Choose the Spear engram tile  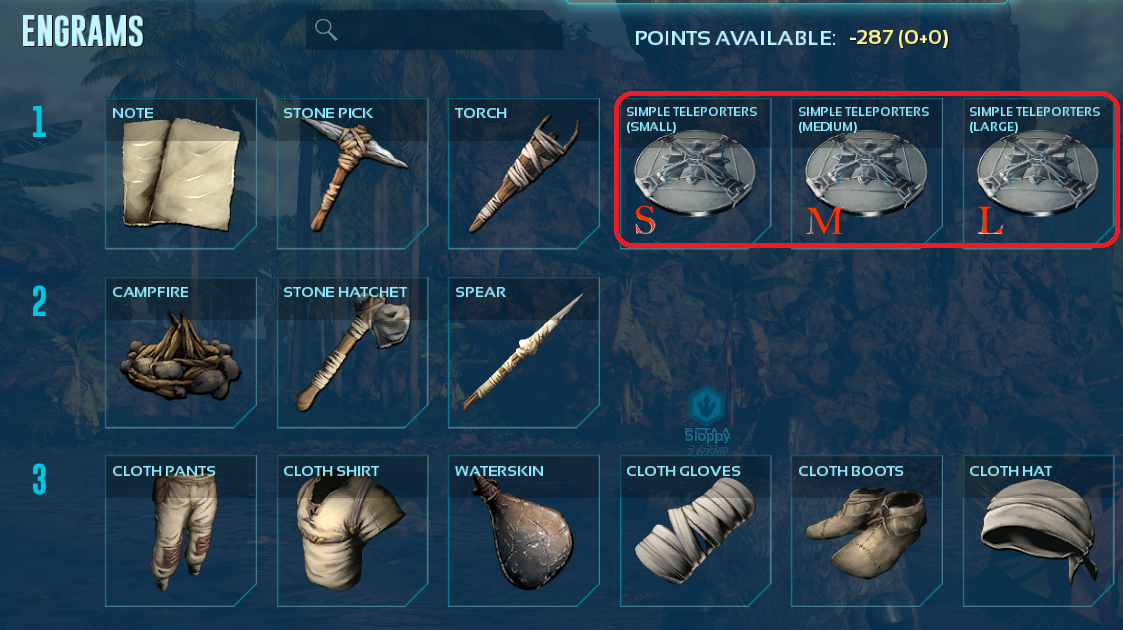[523, 352]
